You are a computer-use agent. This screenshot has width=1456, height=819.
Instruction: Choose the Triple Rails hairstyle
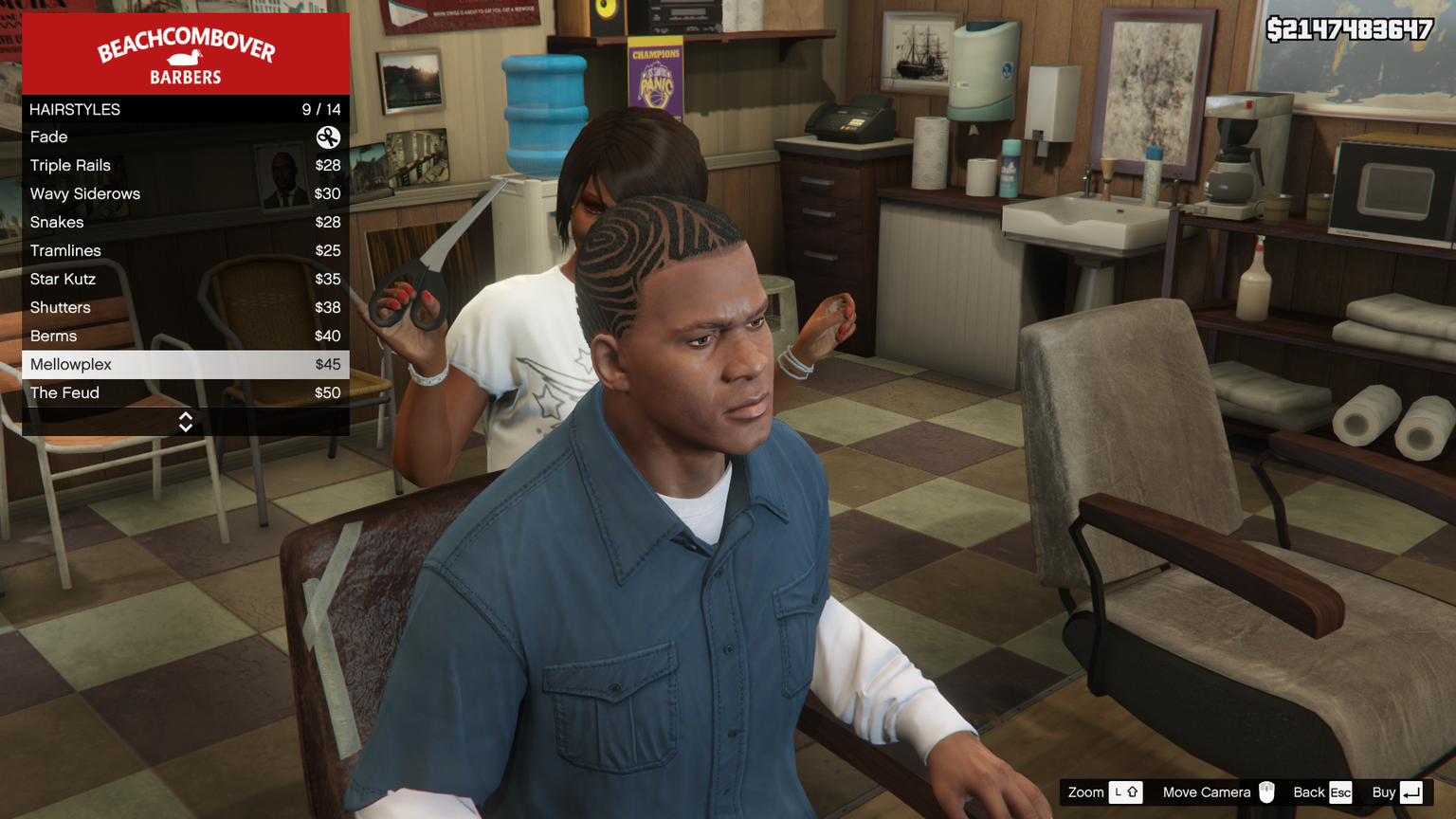(x=185, y=166)
